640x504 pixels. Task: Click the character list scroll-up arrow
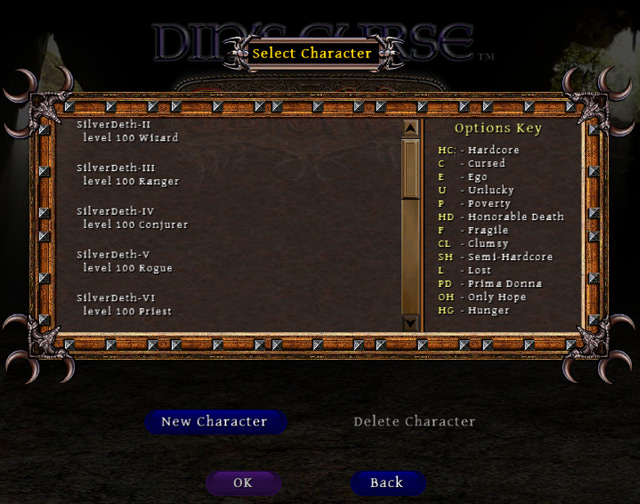coord(410,129)
